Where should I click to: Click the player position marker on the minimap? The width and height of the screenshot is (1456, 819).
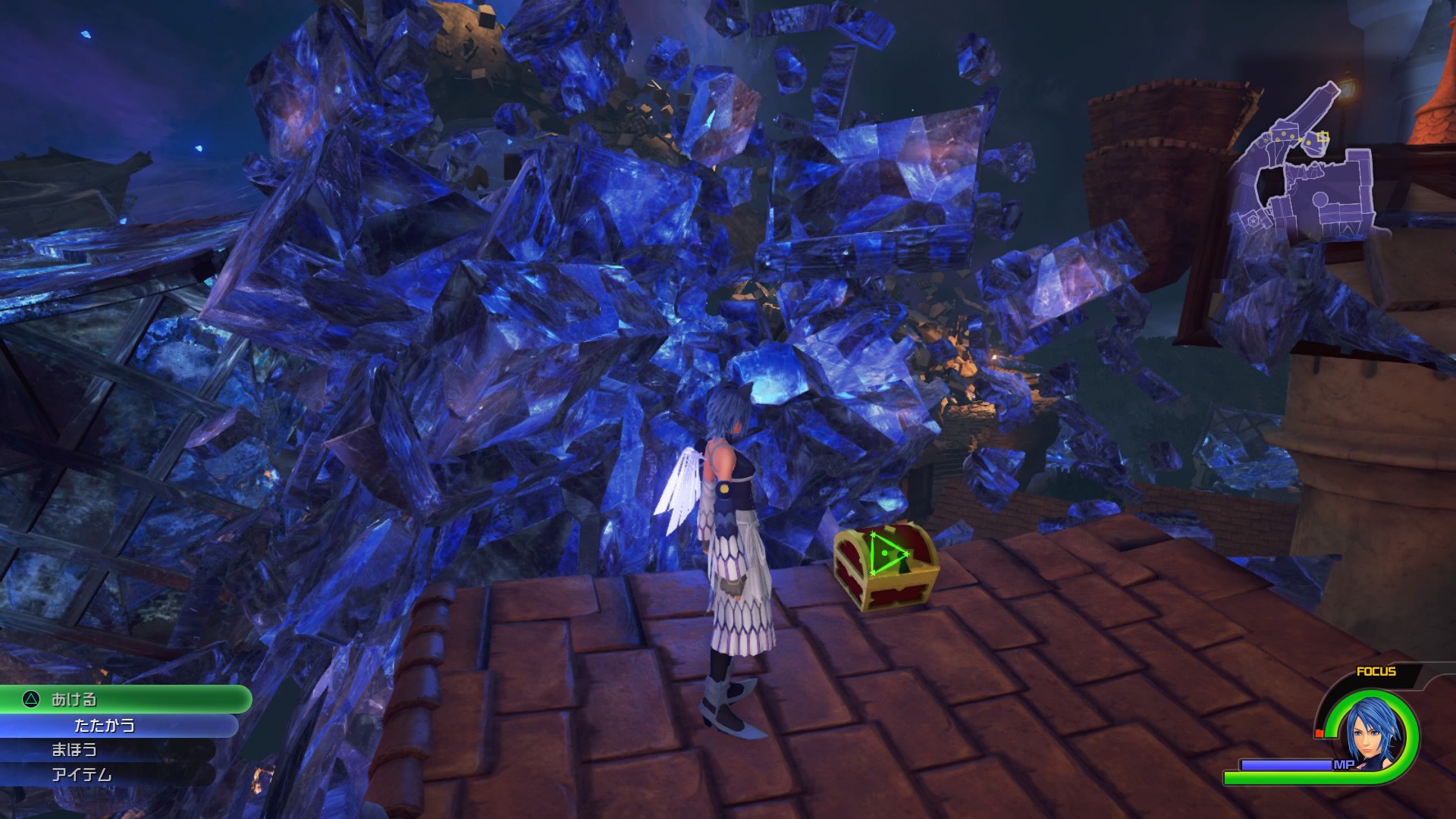coord(1323,136)
